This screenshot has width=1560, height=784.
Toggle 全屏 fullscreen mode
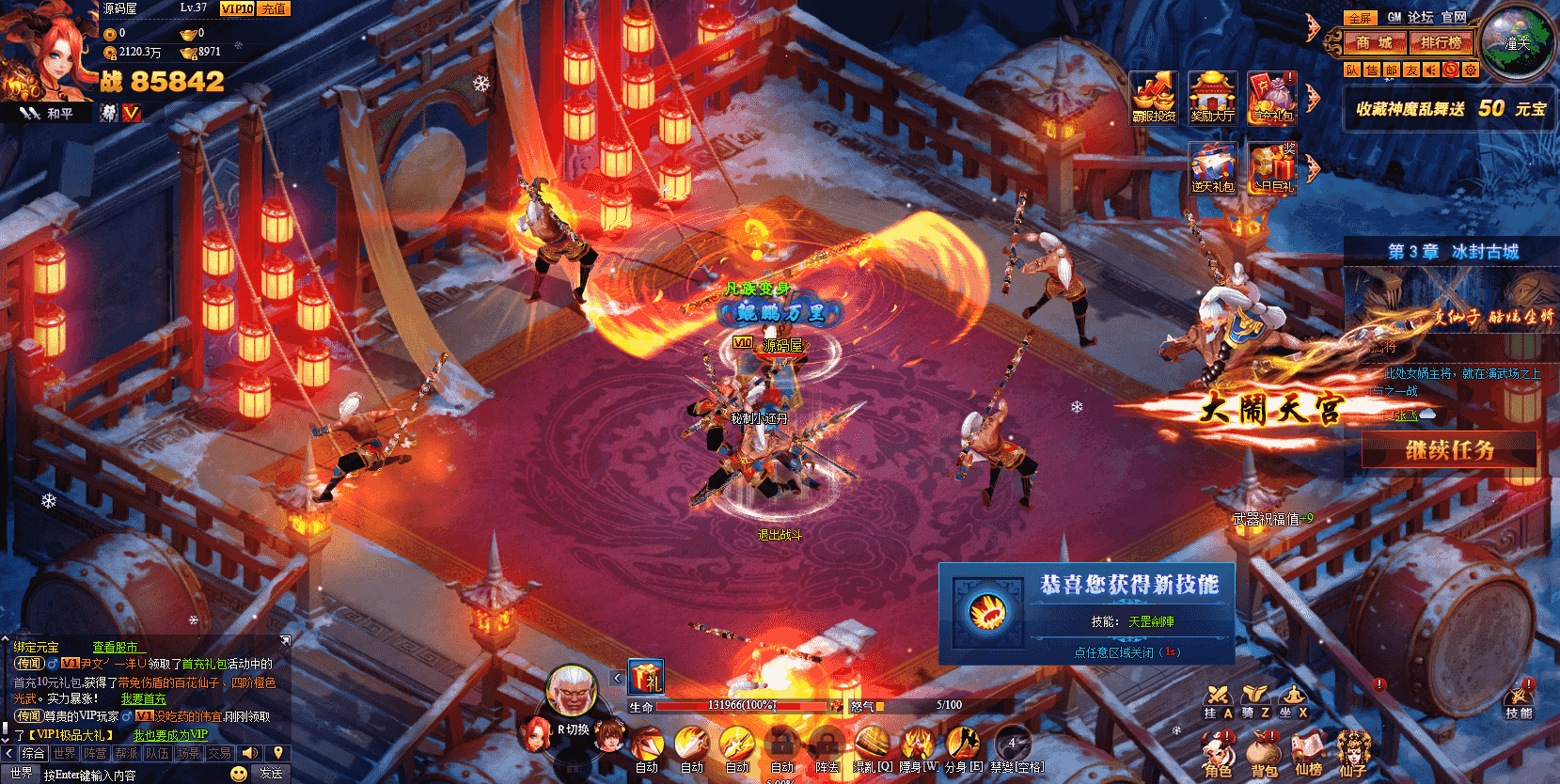[1361, 18]
